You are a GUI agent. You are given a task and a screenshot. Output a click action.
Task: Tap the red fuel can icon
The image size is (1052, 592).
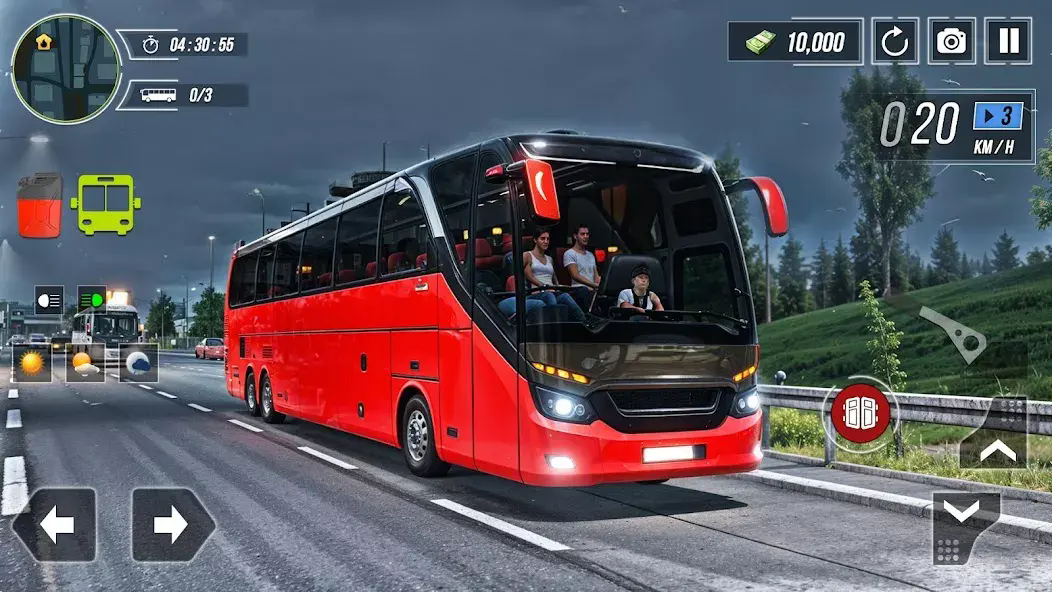coord(40,205)
